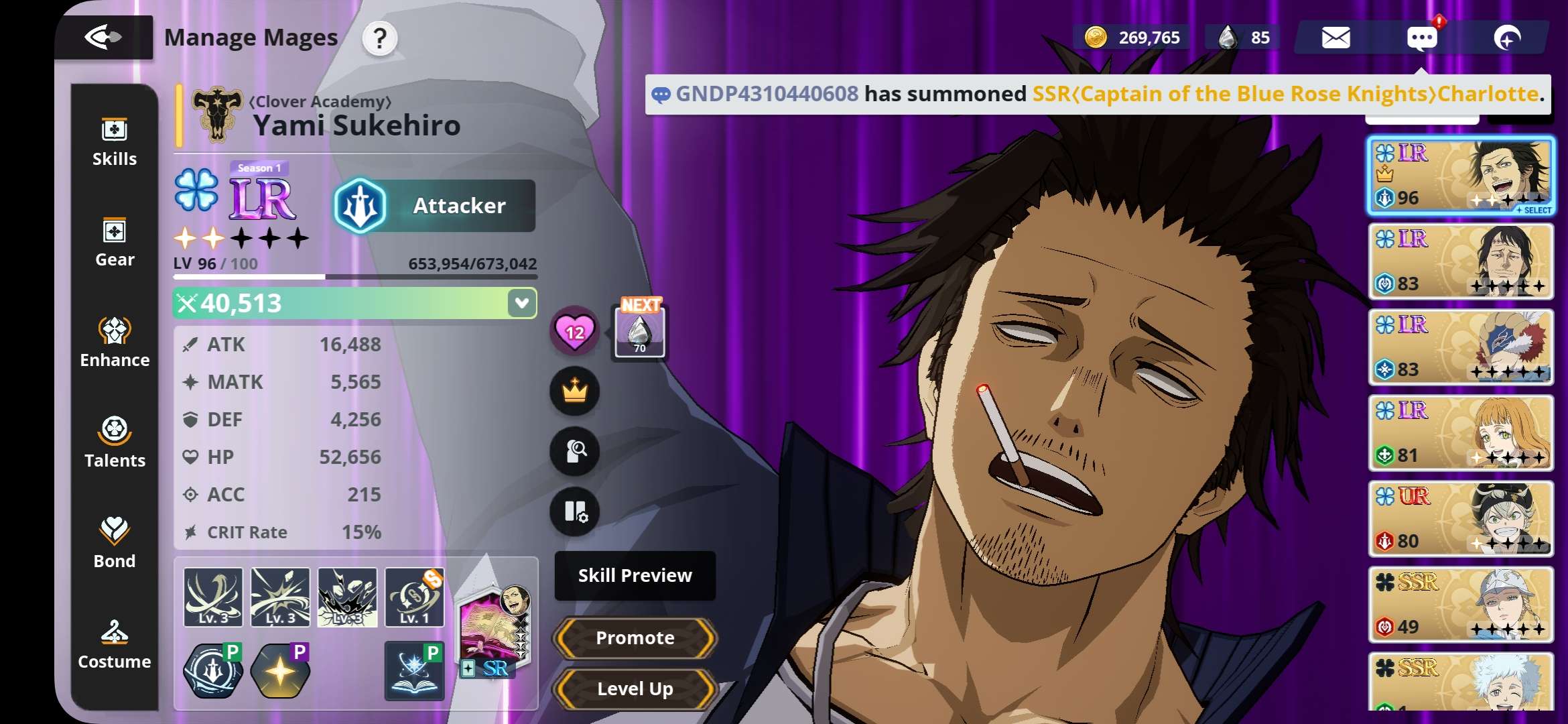The image size is (1568, 724).
Task: Switch to the Costume tab
Action: (115, 645)
